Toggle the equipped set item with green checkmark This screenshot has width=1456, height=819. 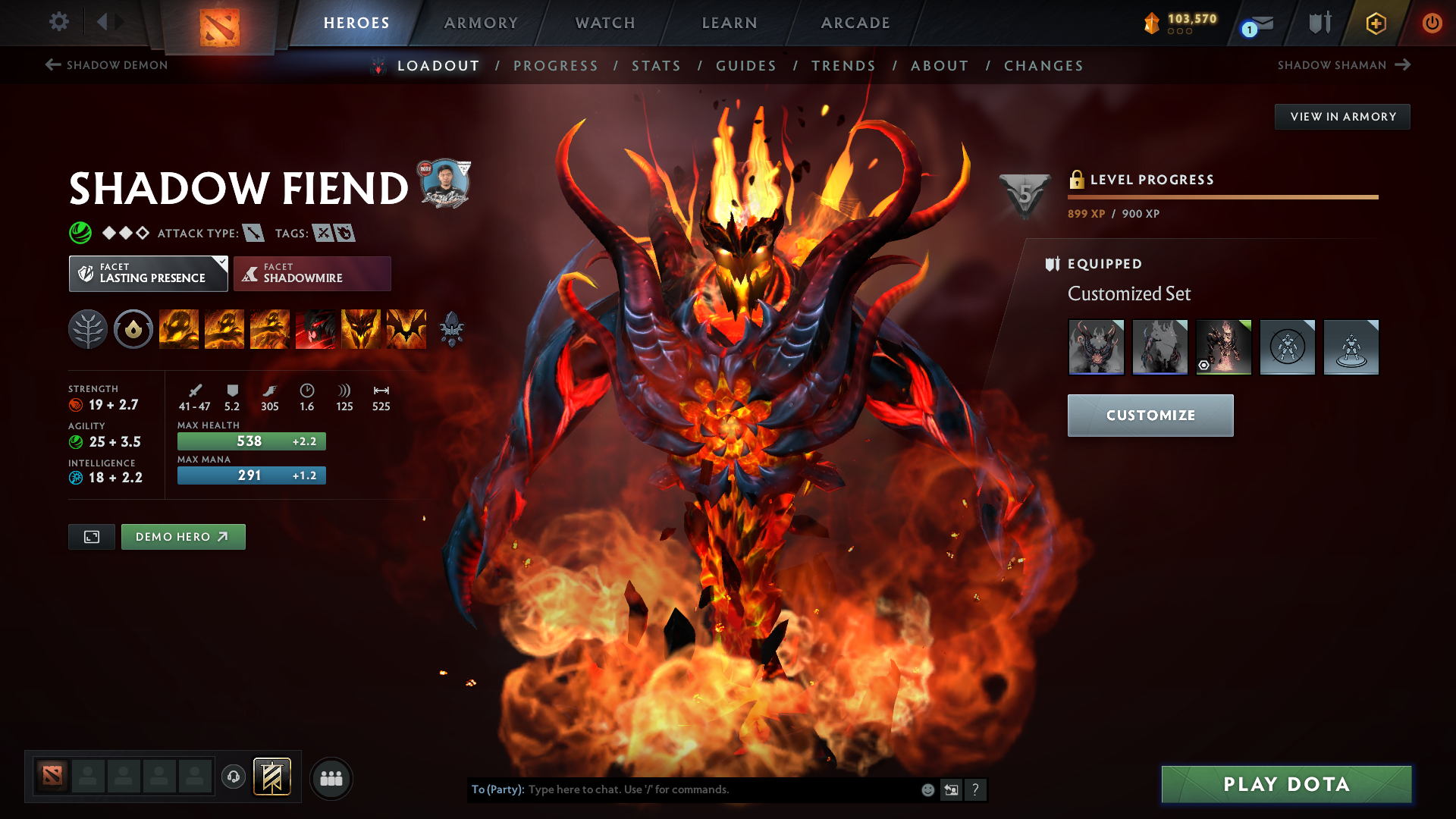coord(1223,347)
